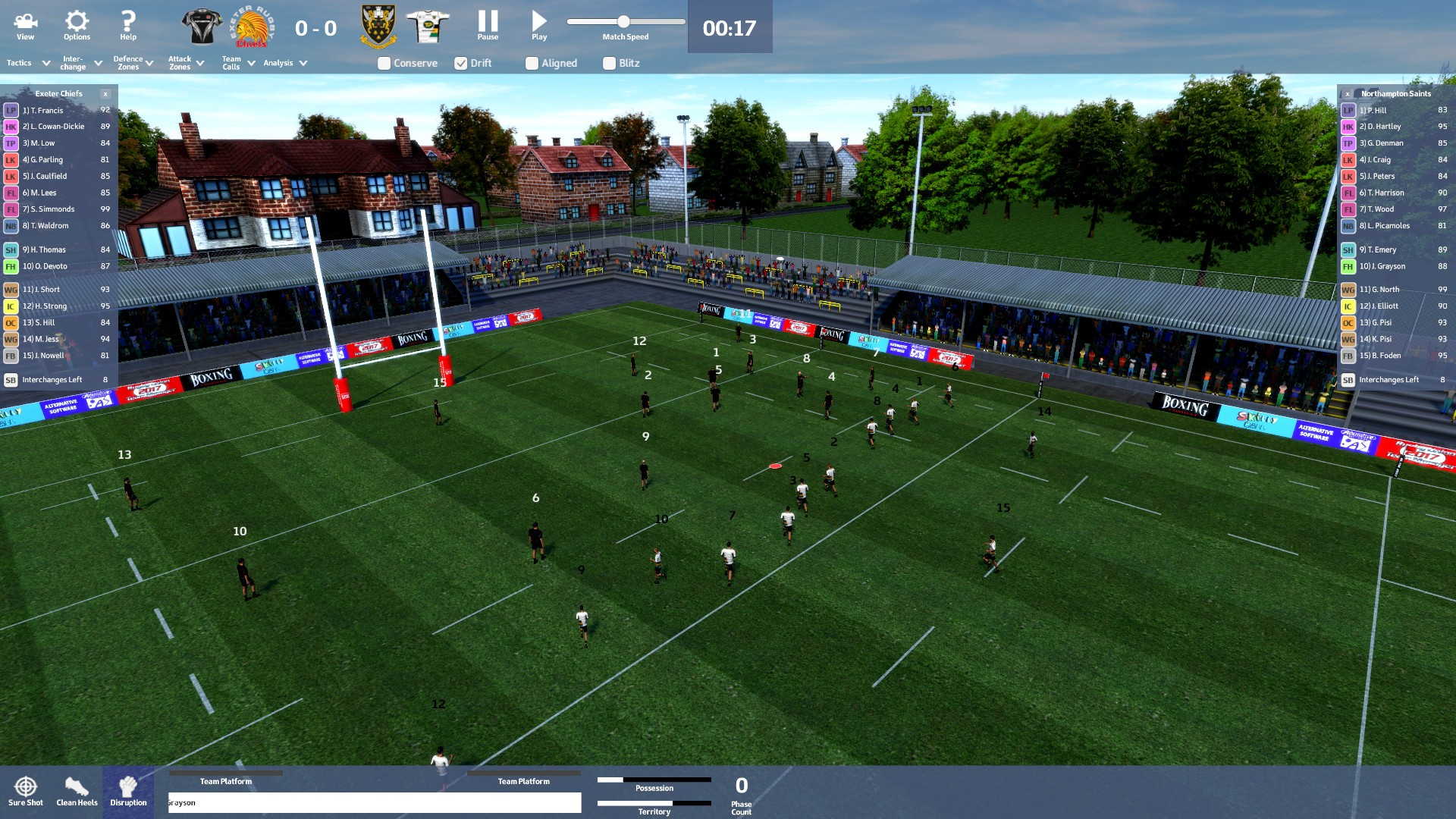Toggle the Drift checkbox

coord(461,64)
